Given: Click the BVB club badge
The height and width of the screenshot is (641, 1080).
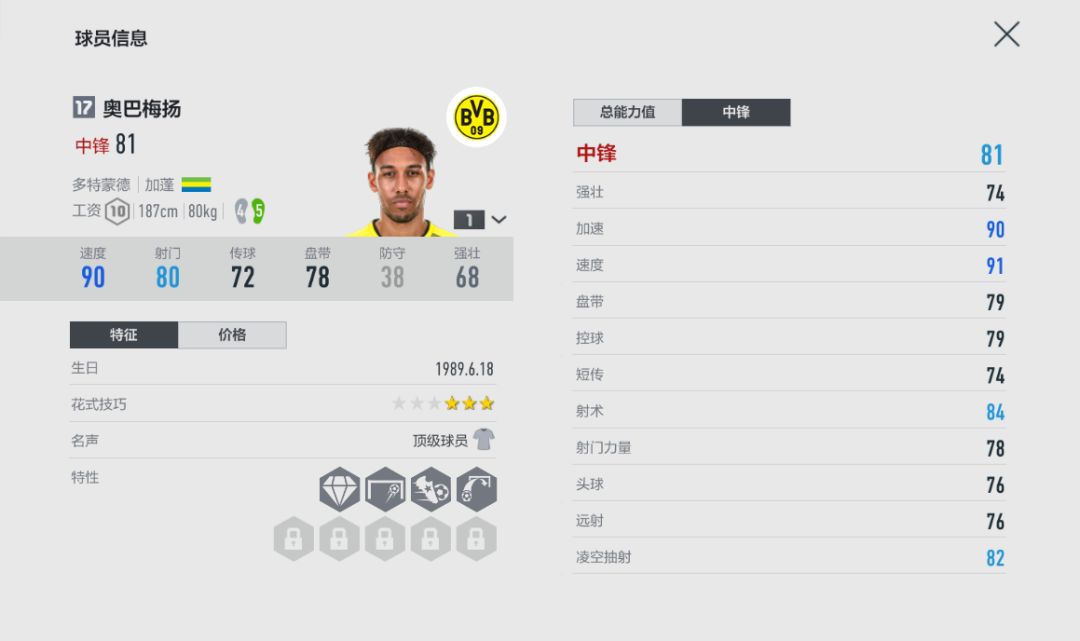Looking at the screenshot, I should pyautogui.click(x=476, y=118).
